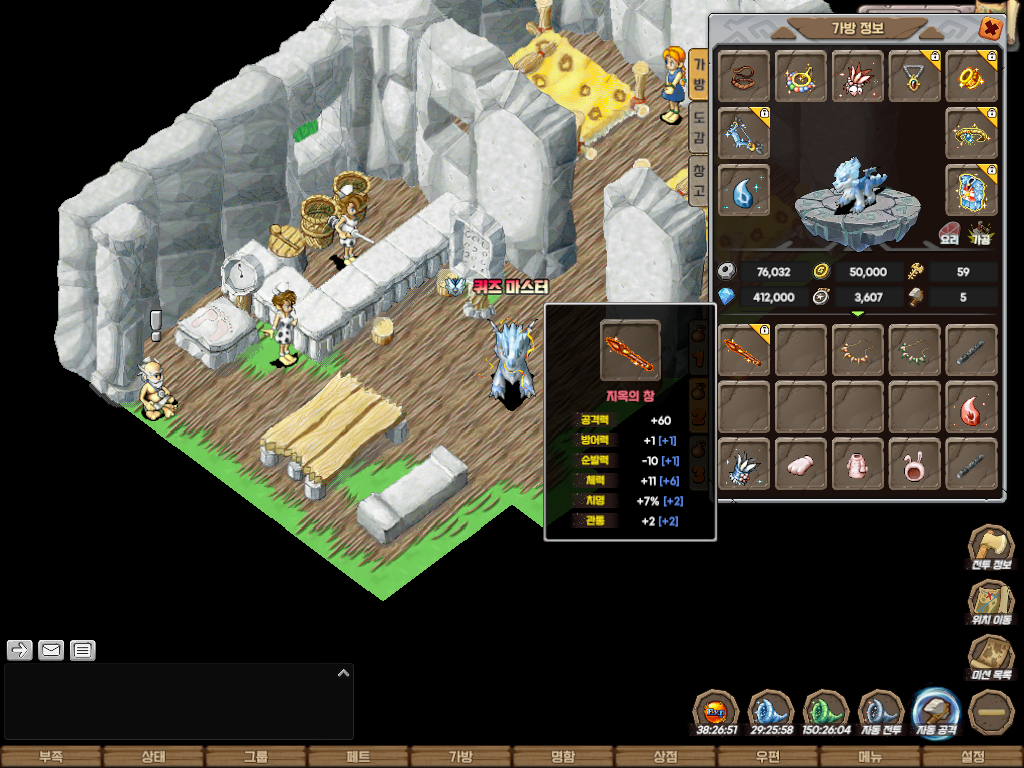Open the 펫 pet menu
The height and width of the screenshot is (768, 1024).
pyautogui.click(x=358, y=757)
